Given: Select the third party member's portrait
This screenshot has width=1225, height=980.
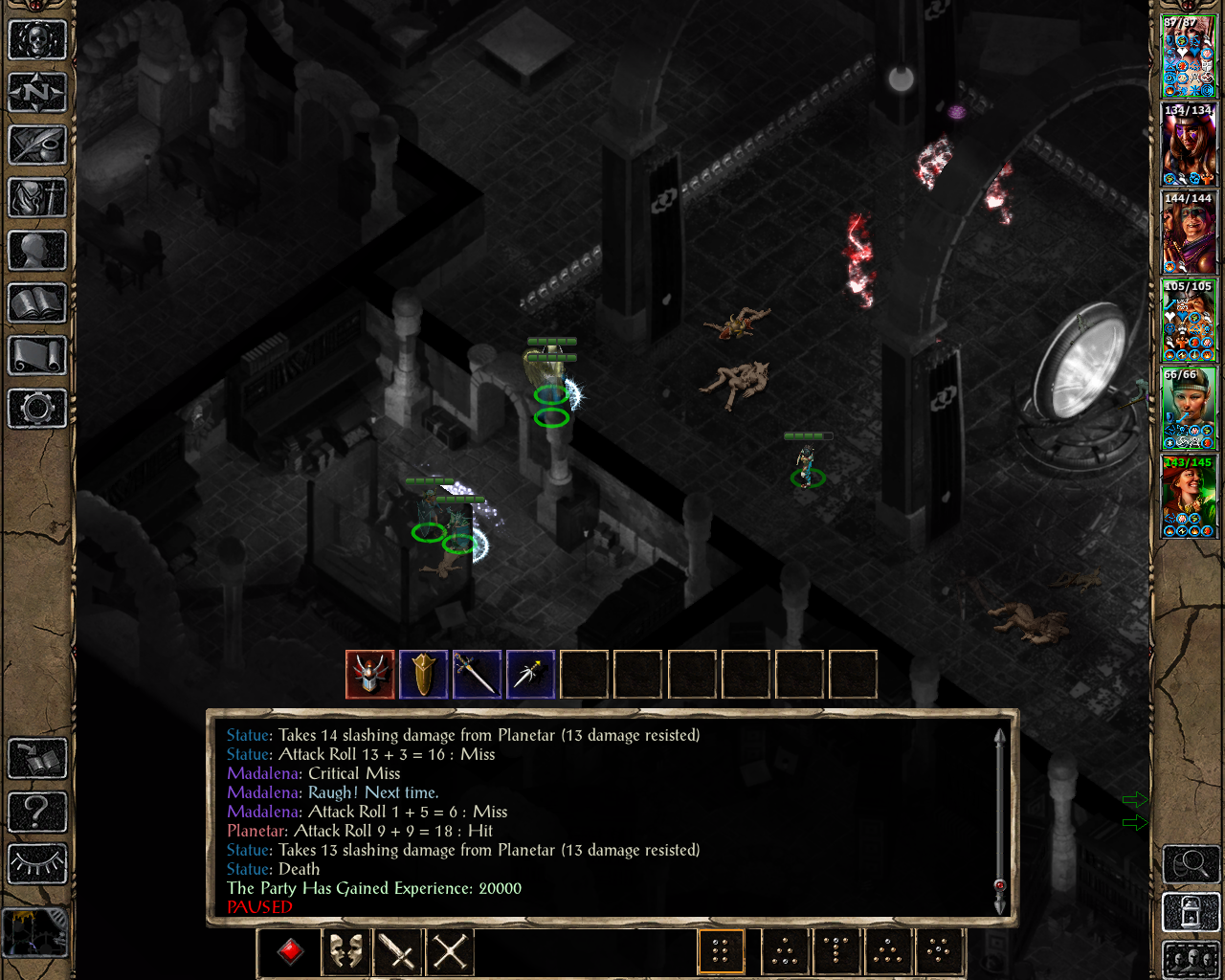Looking at the screenshot, I should [x=1189, y=234].
